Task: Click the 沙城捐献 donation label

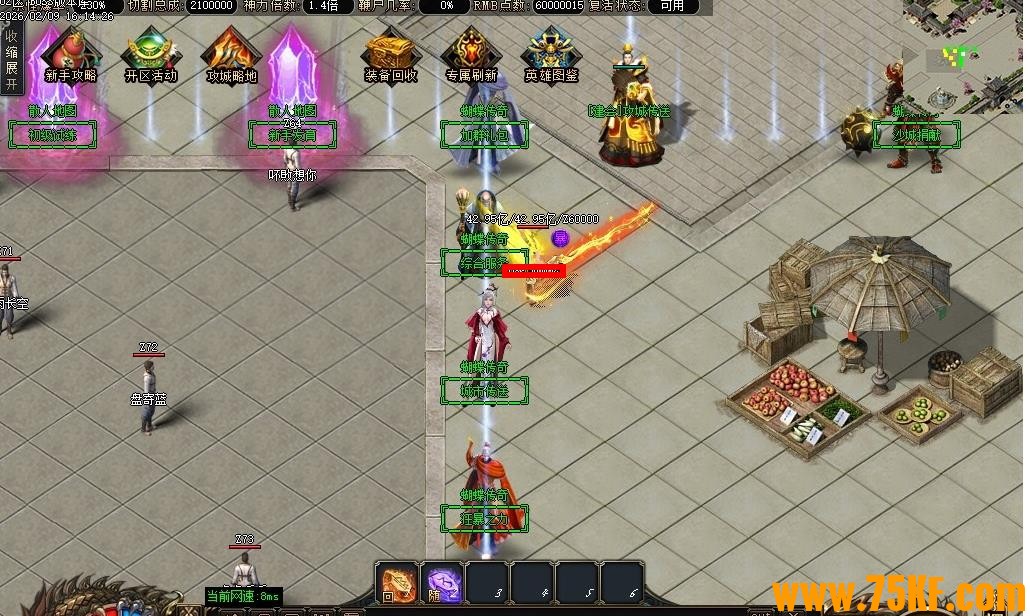Action: pos(917,135)
